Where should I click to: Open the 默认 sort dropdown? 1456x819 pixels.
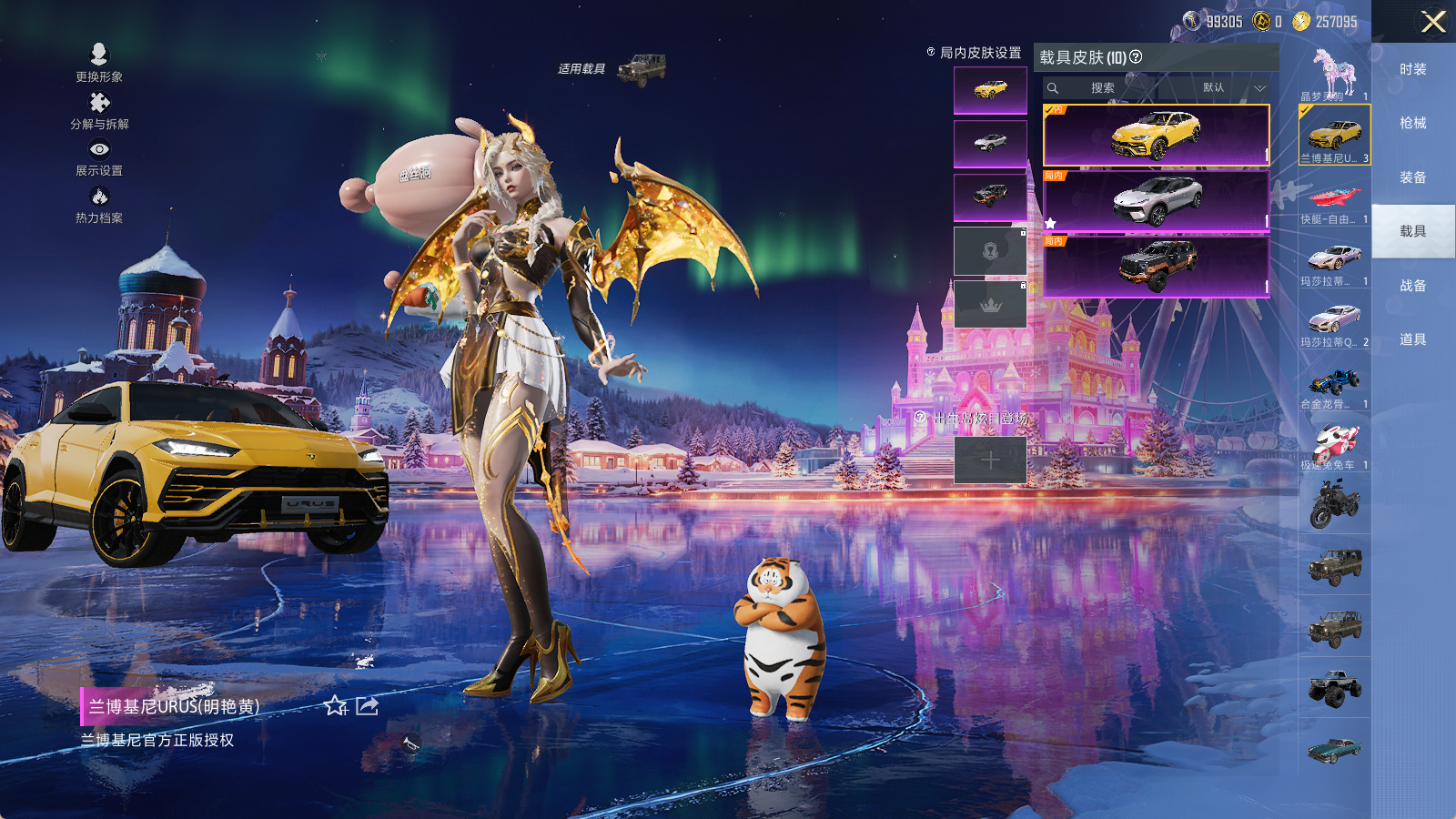click(1230, 88)
